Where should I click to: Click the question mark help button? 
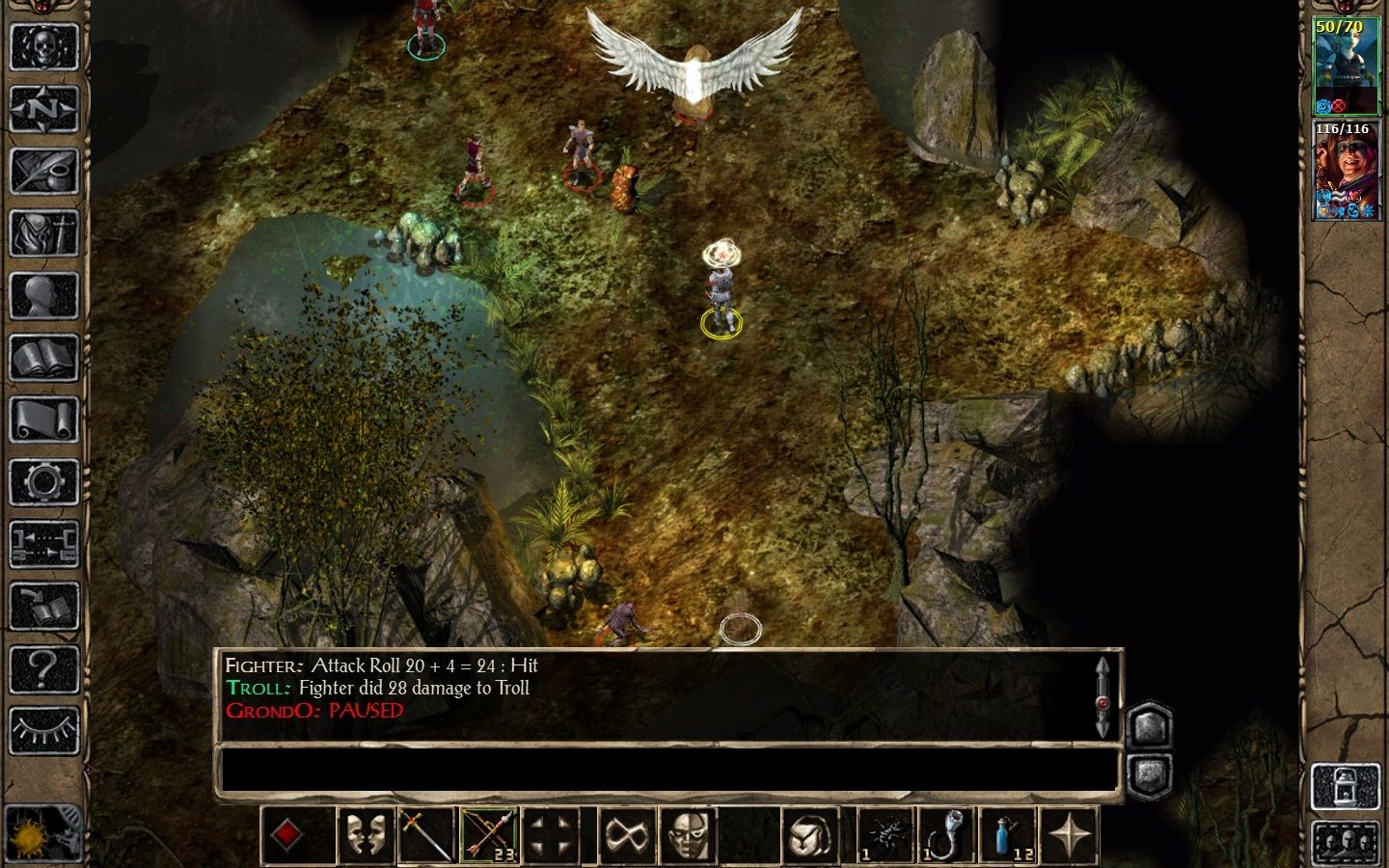43,668
